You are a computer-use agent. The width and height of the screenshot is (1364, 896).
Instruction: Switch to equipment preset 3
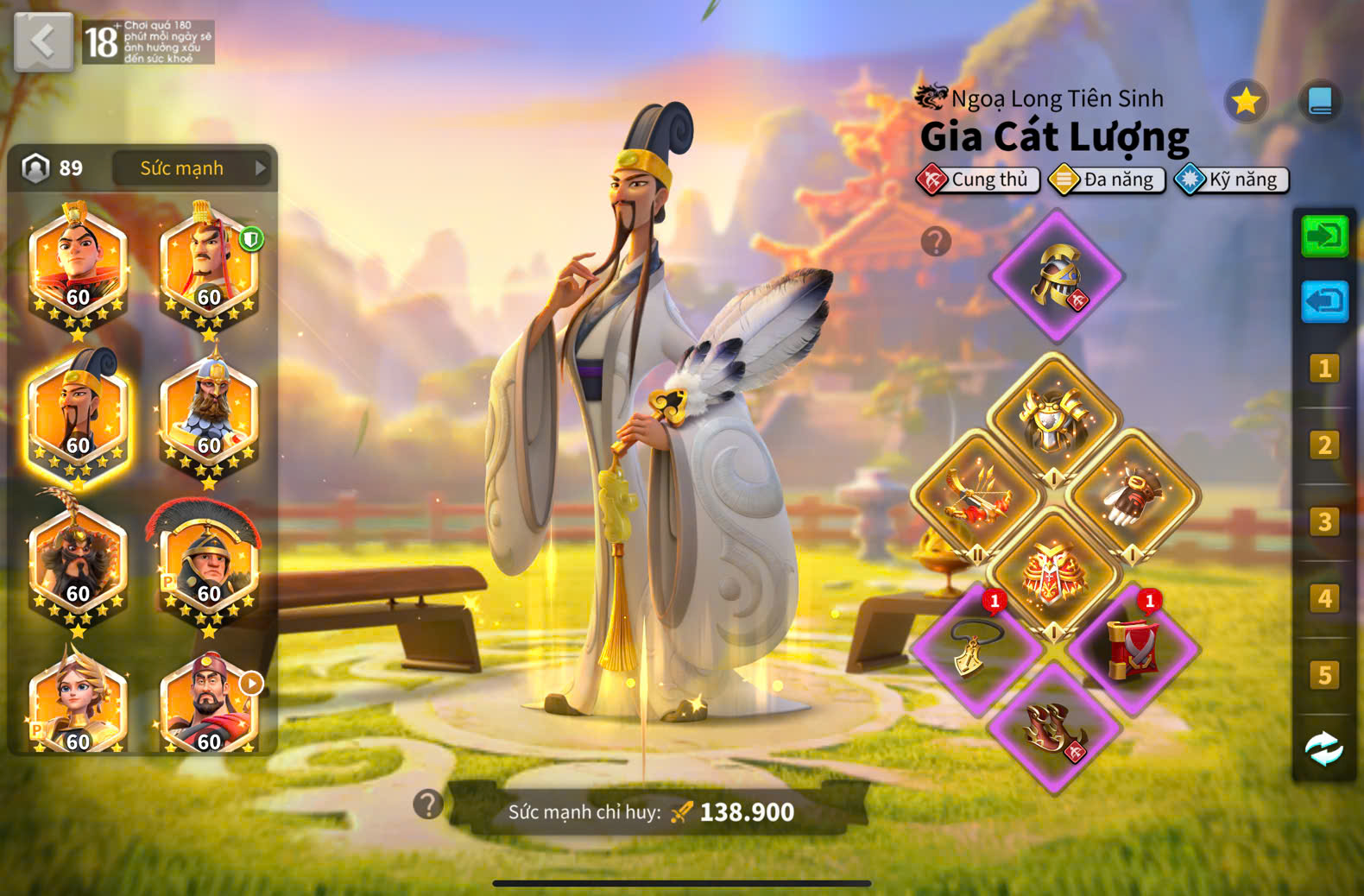[x=1324, y=522]
